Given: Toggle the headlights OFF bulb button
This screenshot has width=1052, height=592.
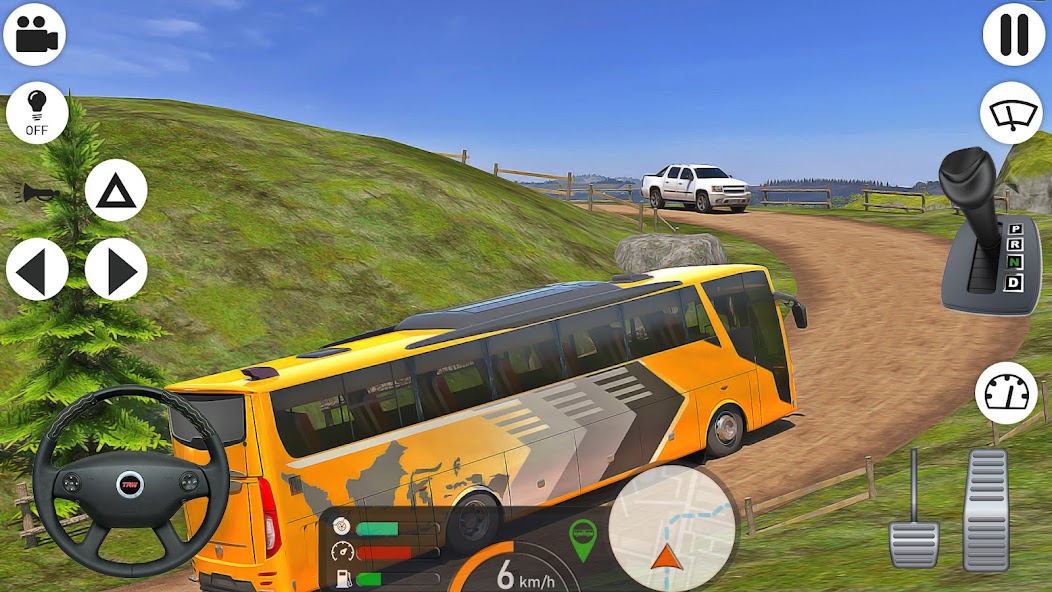Looking at the screenshot, I should click(37, 113).
